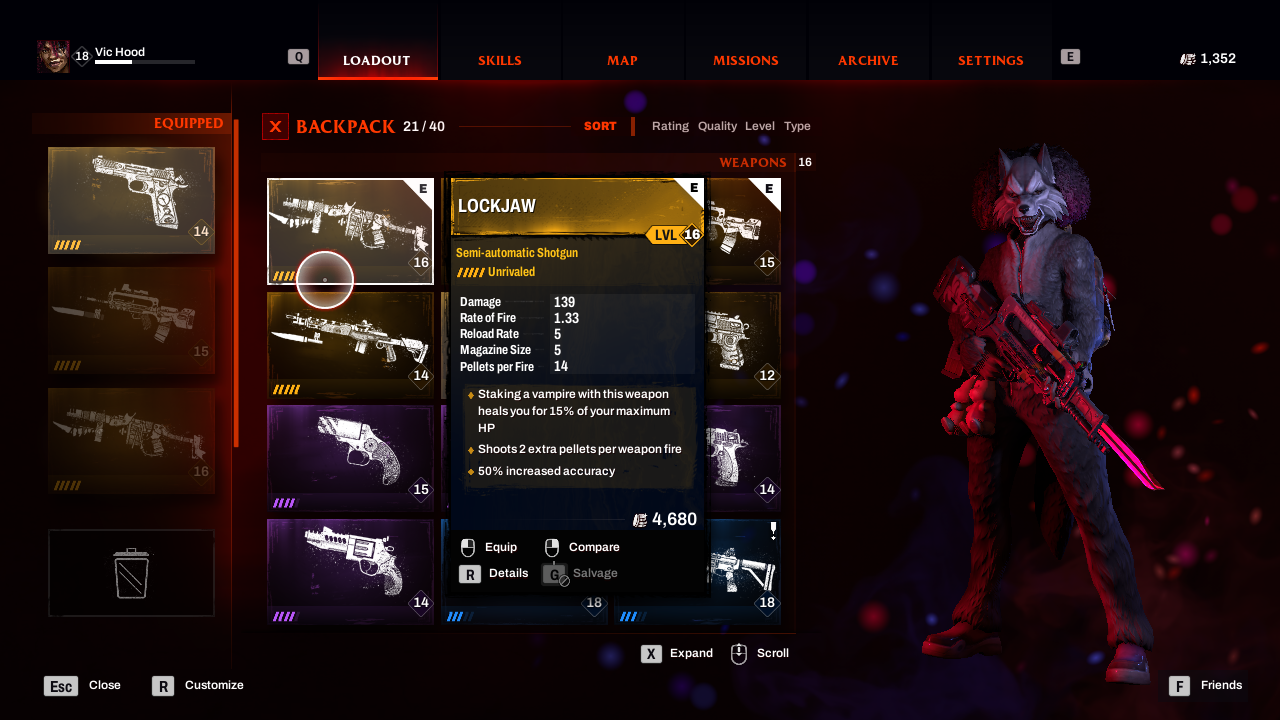Select the level 12 gold pistol slot
This screenshot has width=1280, height=720.
click(x=742, y=344)
